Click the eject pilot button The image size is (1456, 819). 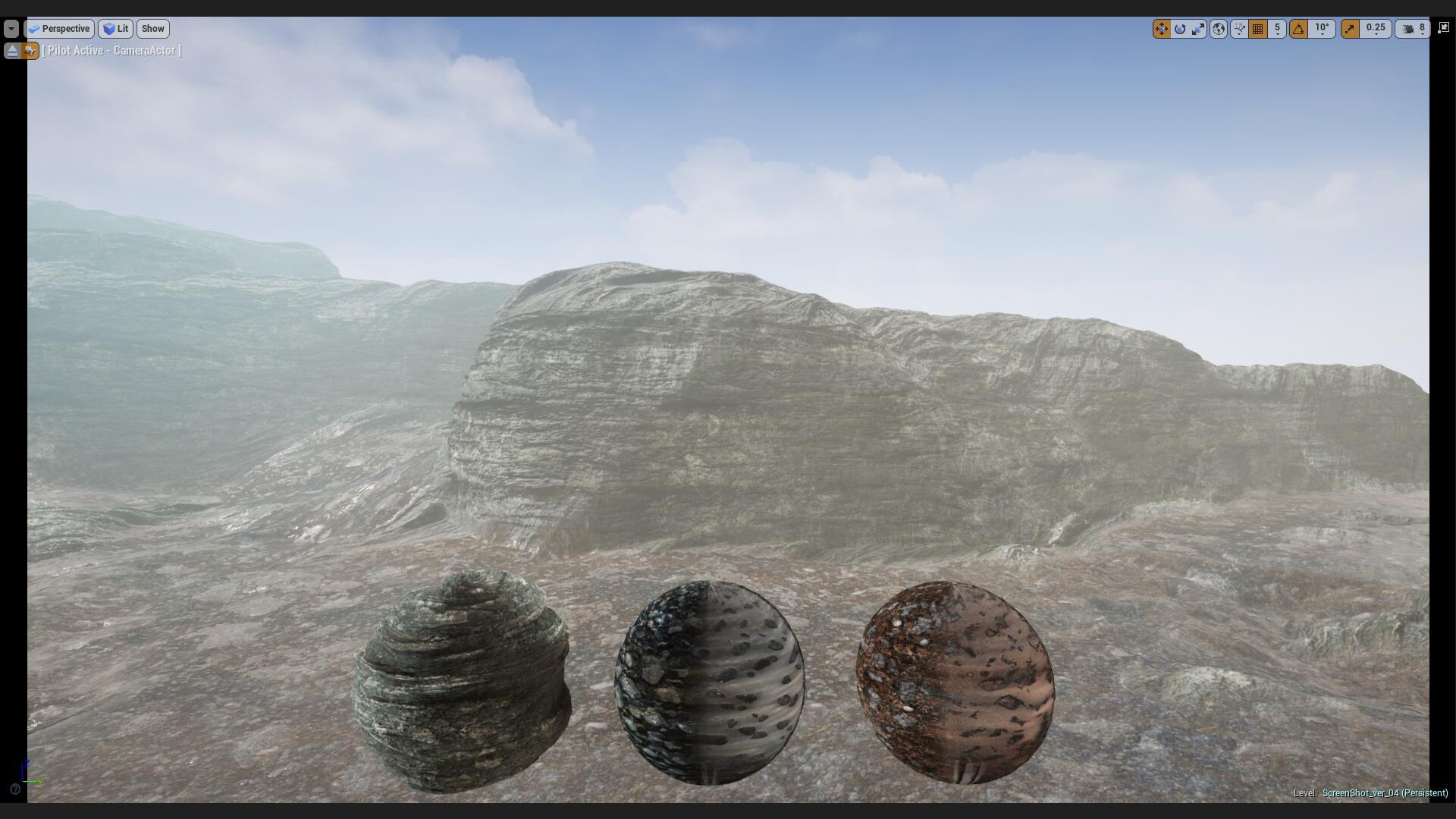point(12,50)
